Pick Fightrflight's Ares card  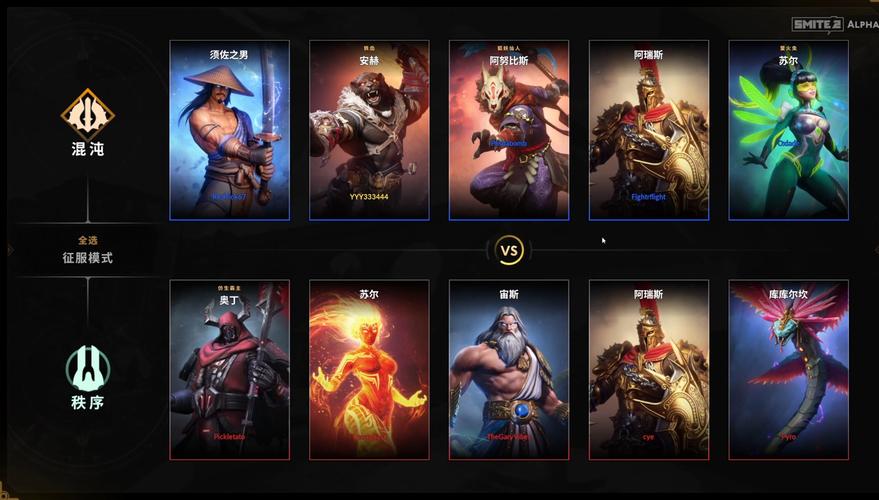tap(648, 130)
